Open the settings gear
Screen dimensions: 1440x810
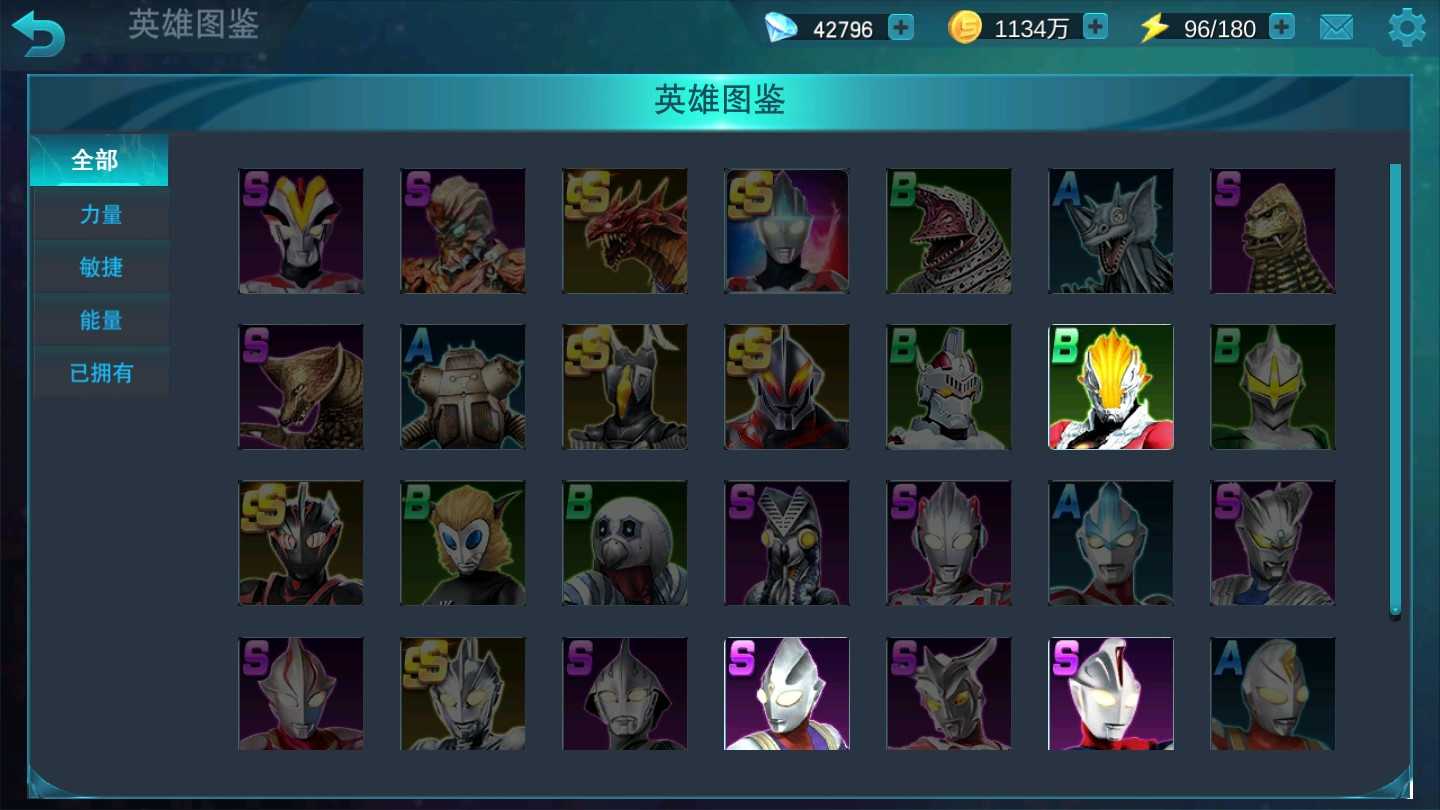(x=1404, y=27)
